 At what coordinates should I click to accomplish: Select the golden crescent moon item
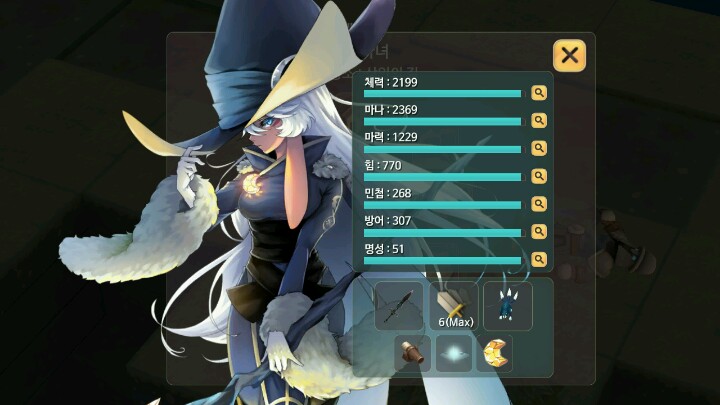[494, 353]
